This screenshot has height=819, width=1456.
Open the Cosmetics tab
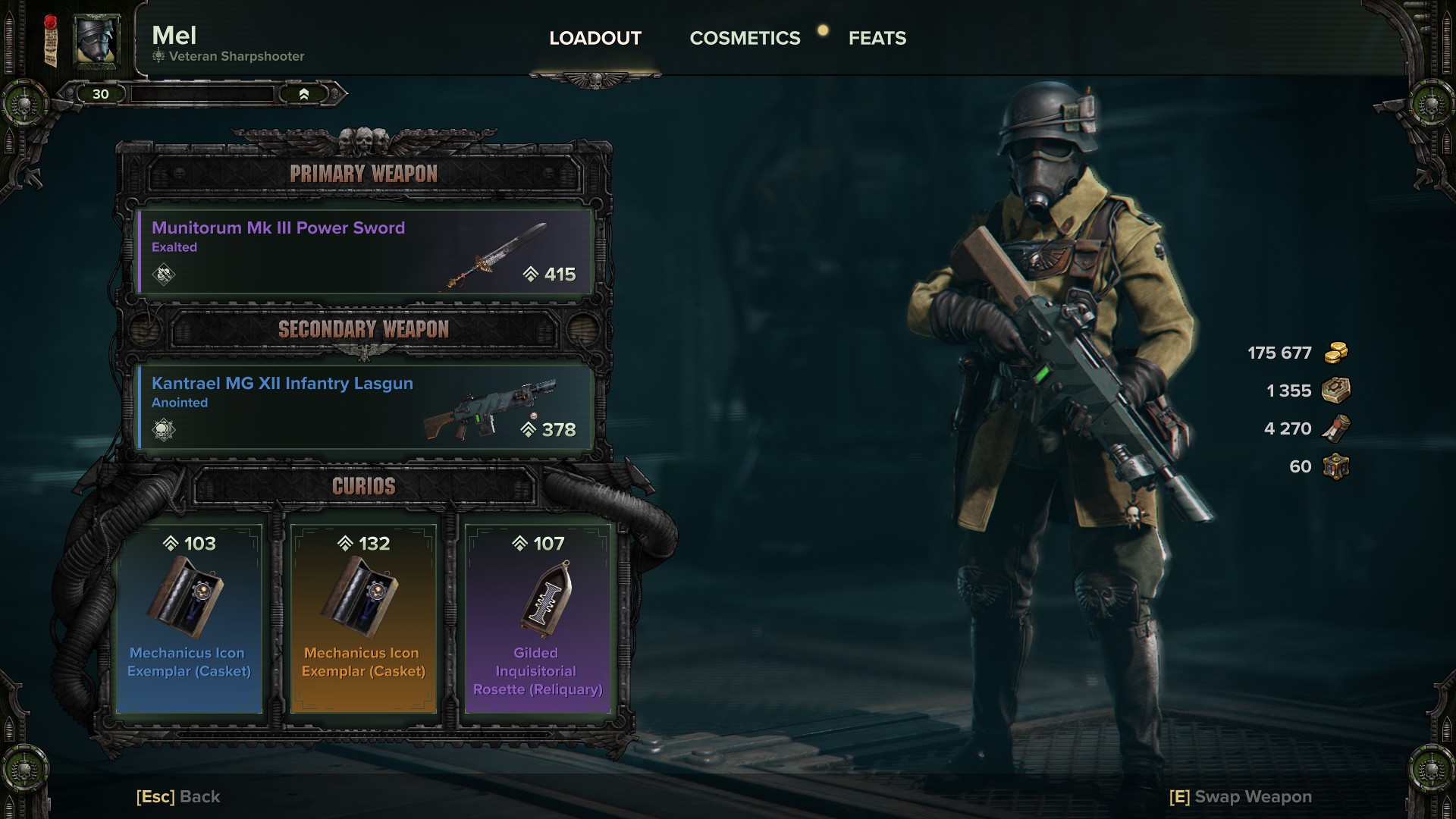pos(745,38)
